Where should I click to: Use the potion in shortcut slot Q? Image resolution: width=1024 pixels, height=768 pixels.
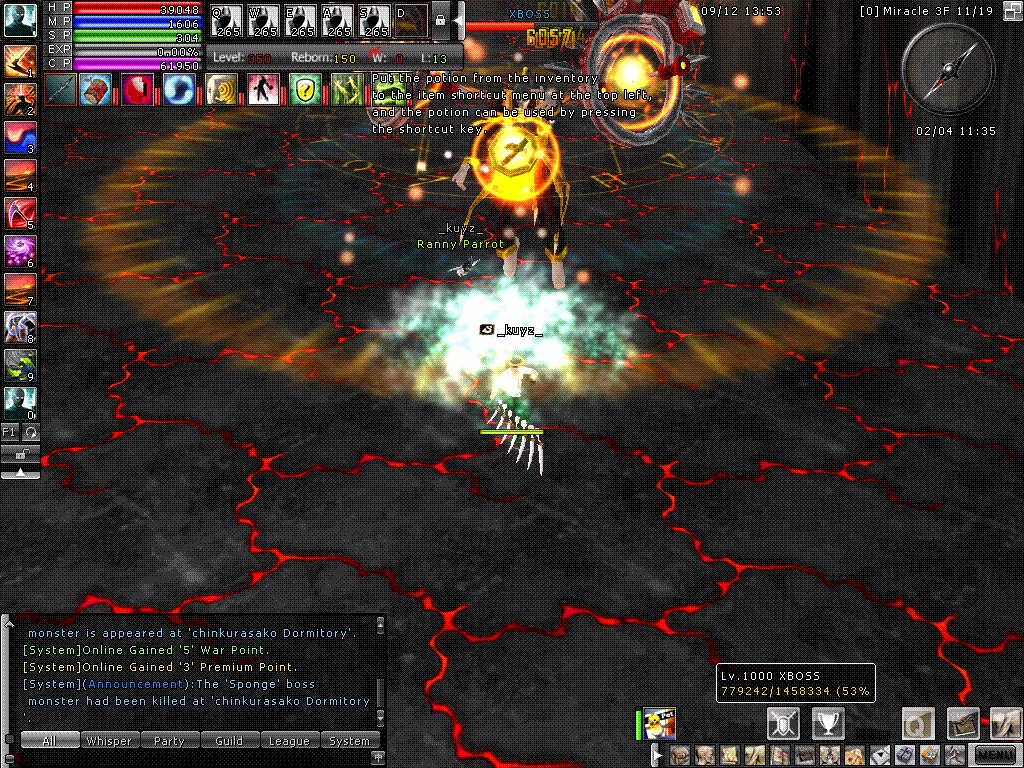point(226,20)
